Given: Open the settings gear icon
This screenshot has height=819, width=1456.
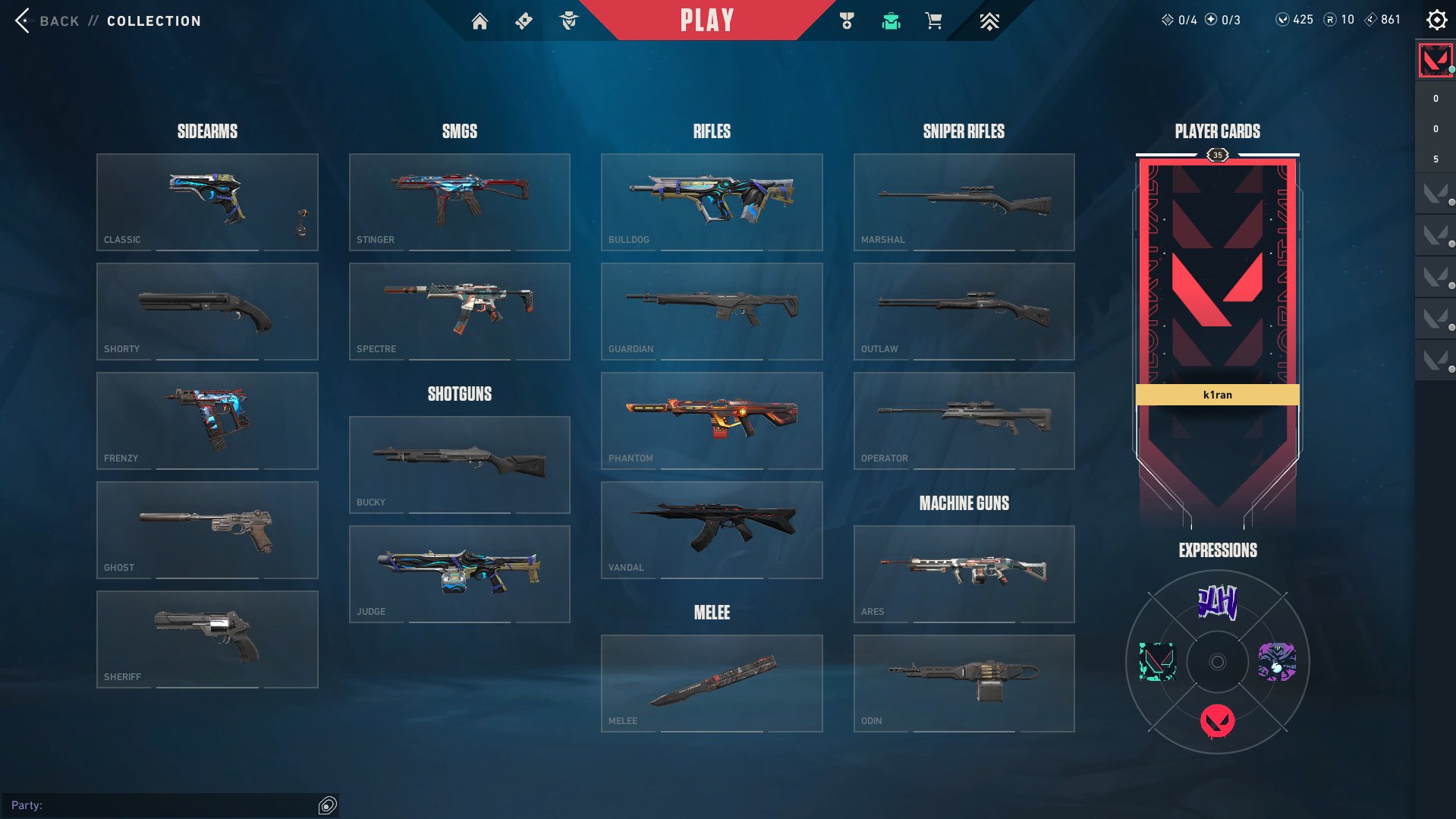Looking at the screenshot, I should coord(1436,20).
